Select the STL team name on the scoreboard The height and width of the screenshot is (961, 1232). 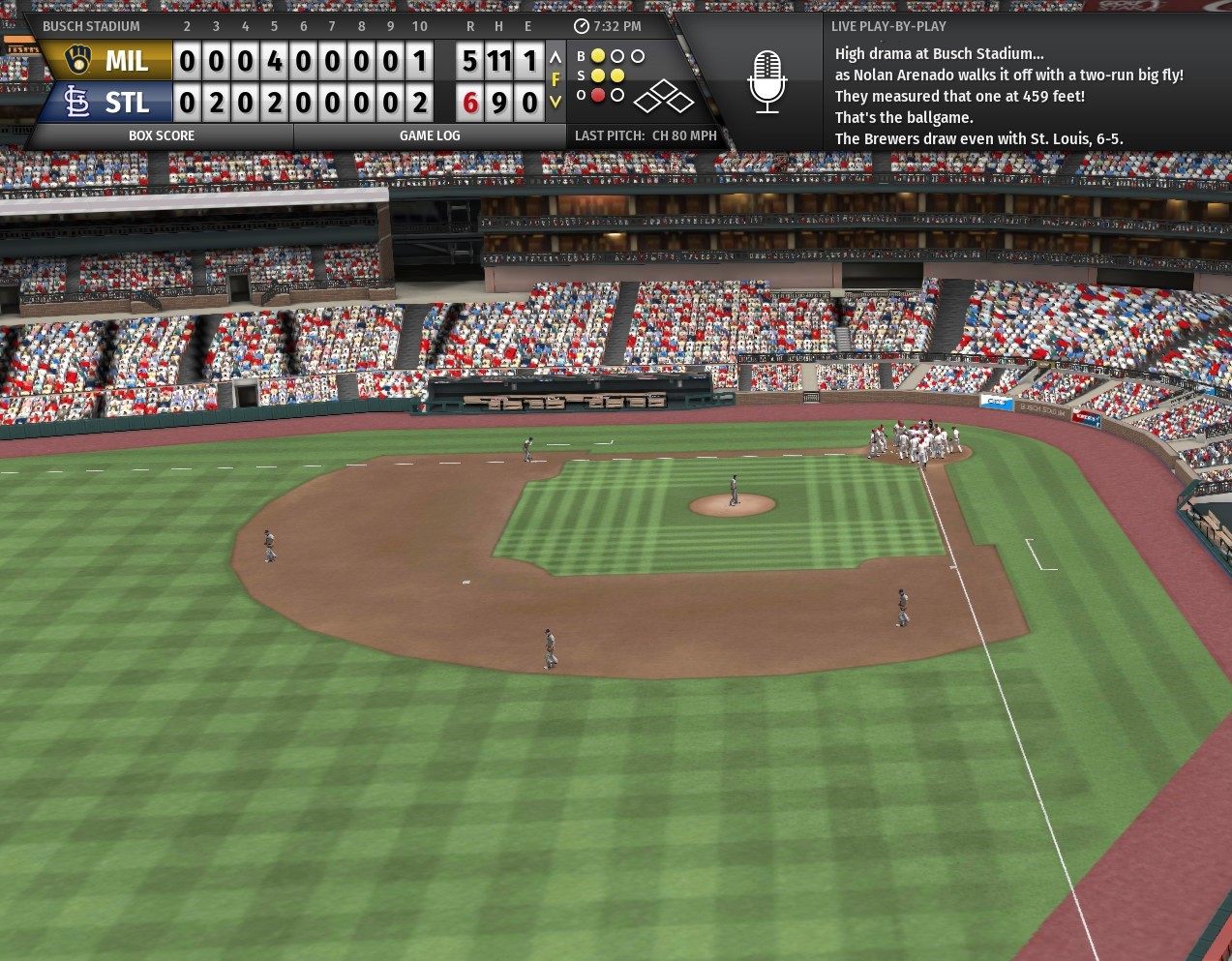click(x=126, y=103)
